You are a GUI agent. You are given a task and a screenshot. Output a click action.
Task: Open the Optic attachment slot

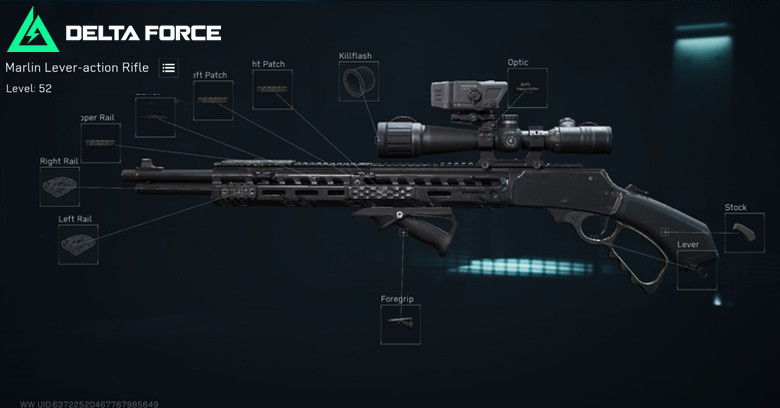coord(526,88)
